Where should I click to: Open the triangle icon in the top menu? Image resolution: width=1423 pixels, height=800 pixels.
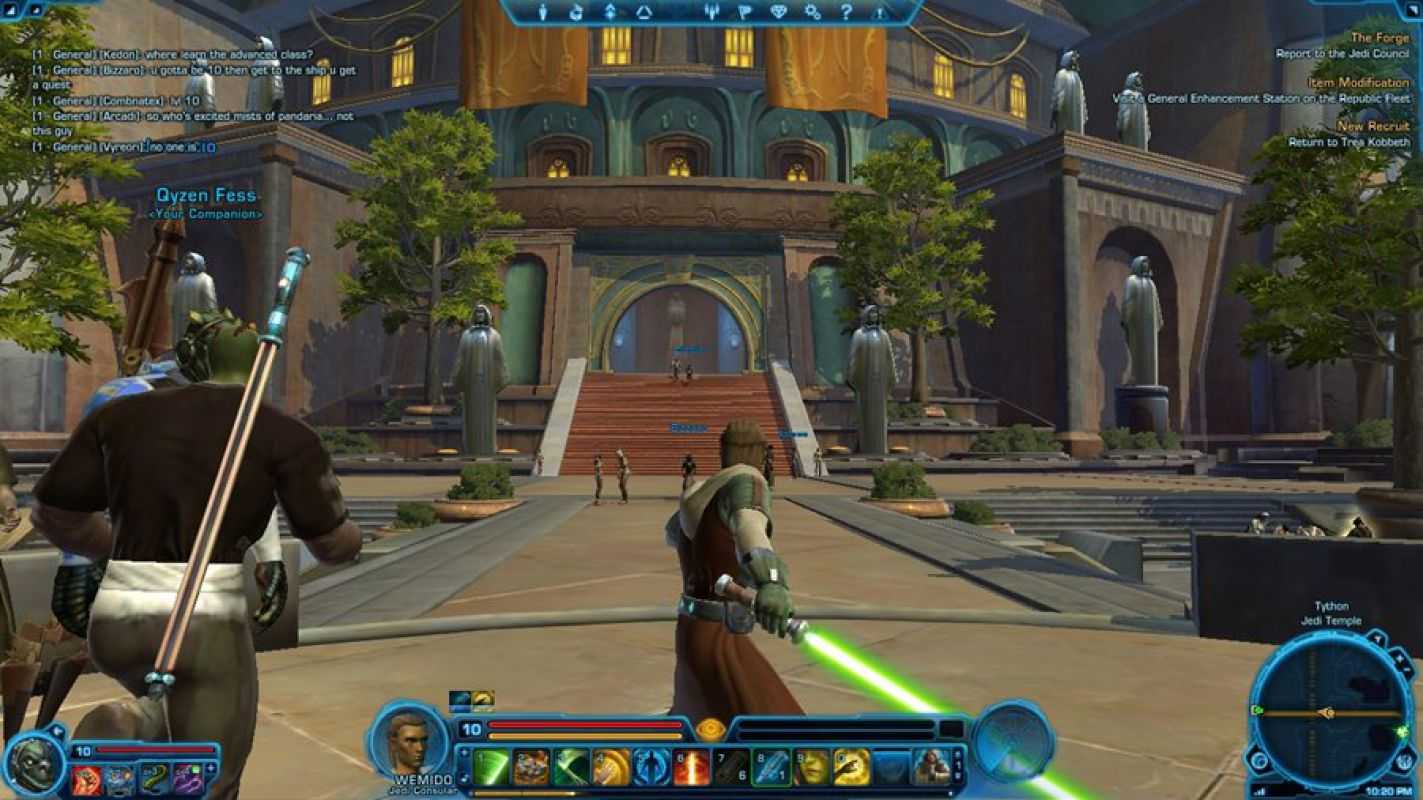[644, 12]
